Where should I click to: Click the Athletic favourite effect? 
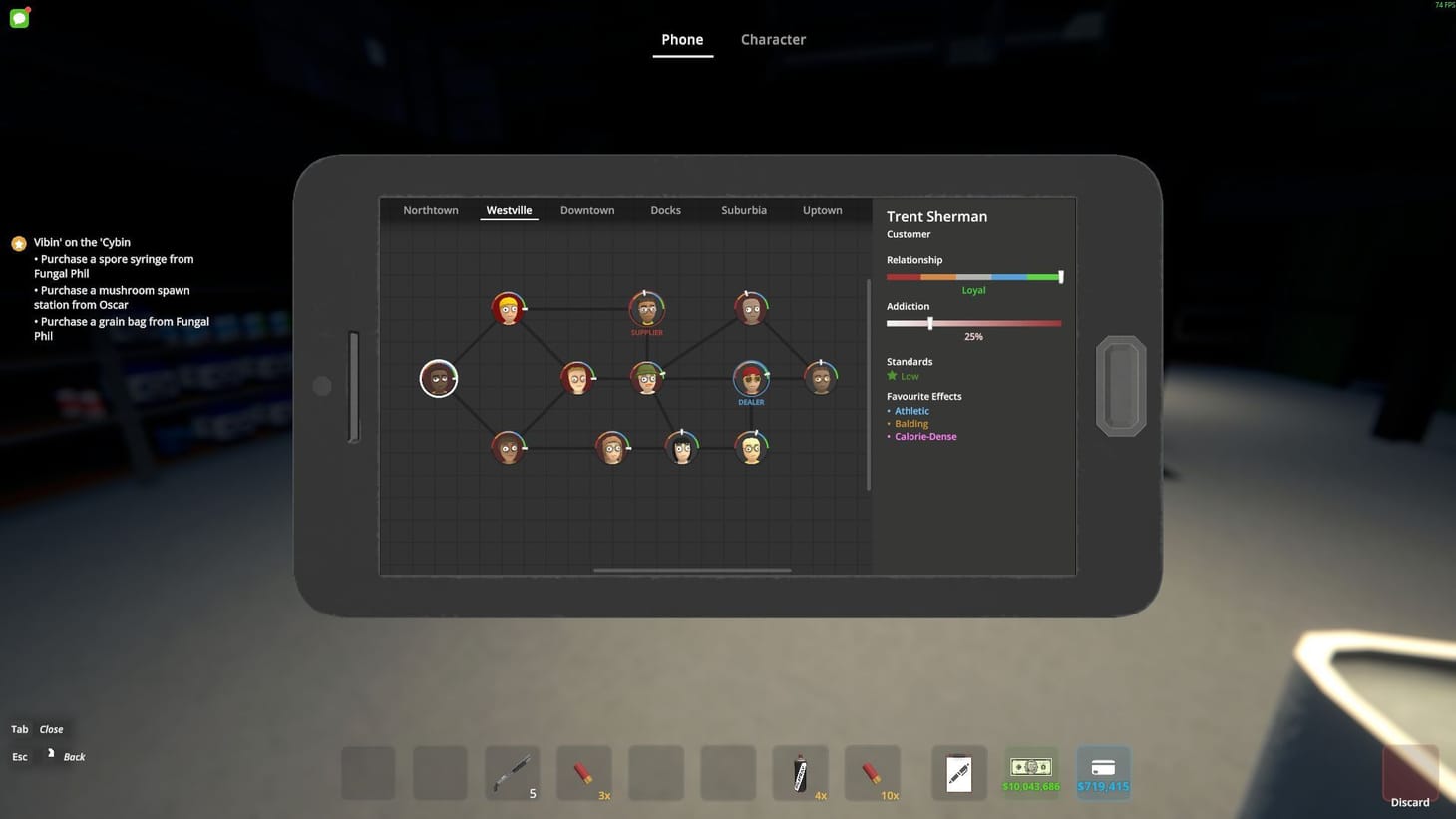click(x=910, y=410)
